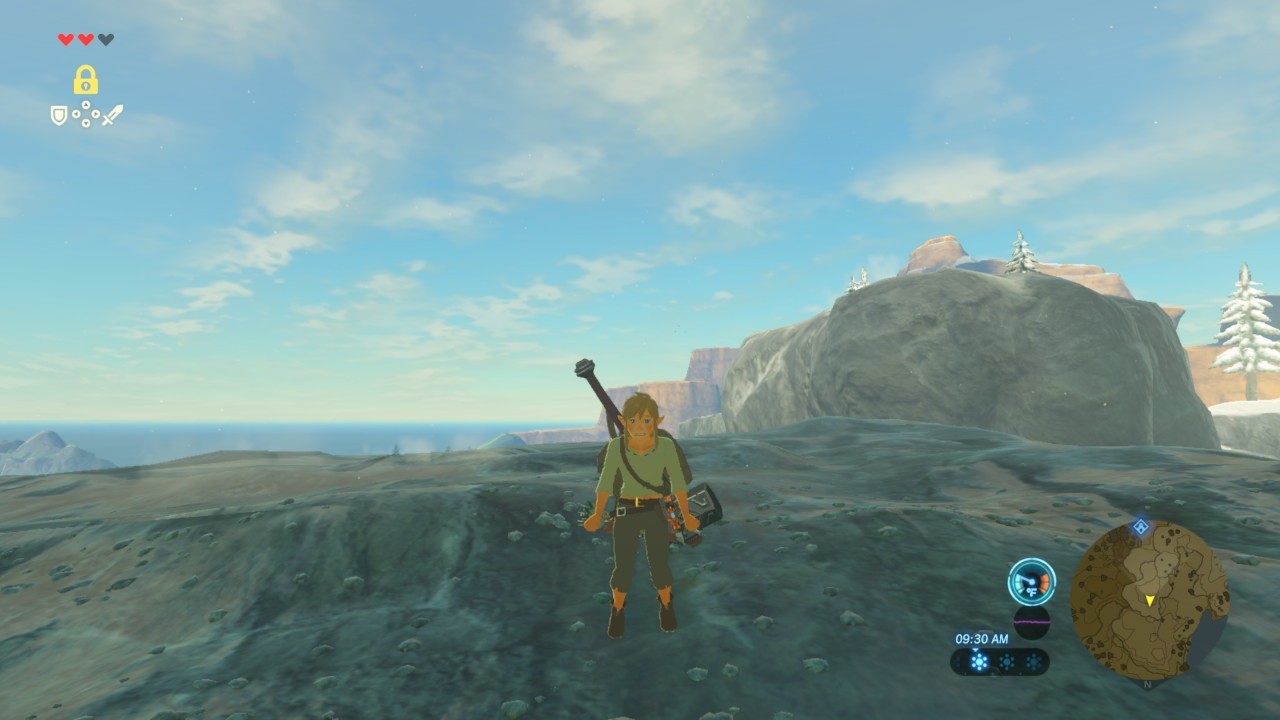Select the sword quick-equip icon
Screen dimensions: 1280x720
click(112, 115)
